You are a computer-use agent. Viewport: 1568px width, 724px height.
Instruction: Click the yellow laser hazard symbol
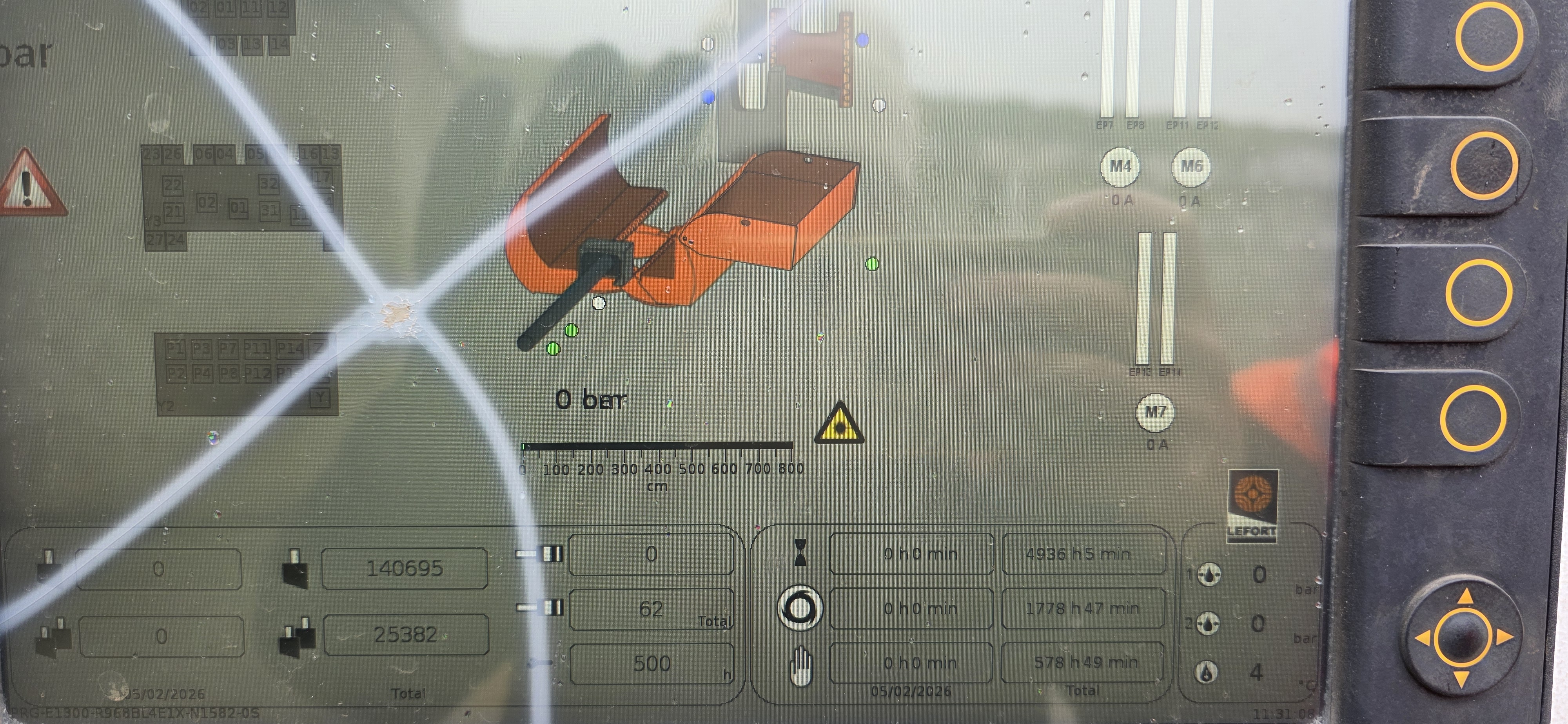point(839,424)
